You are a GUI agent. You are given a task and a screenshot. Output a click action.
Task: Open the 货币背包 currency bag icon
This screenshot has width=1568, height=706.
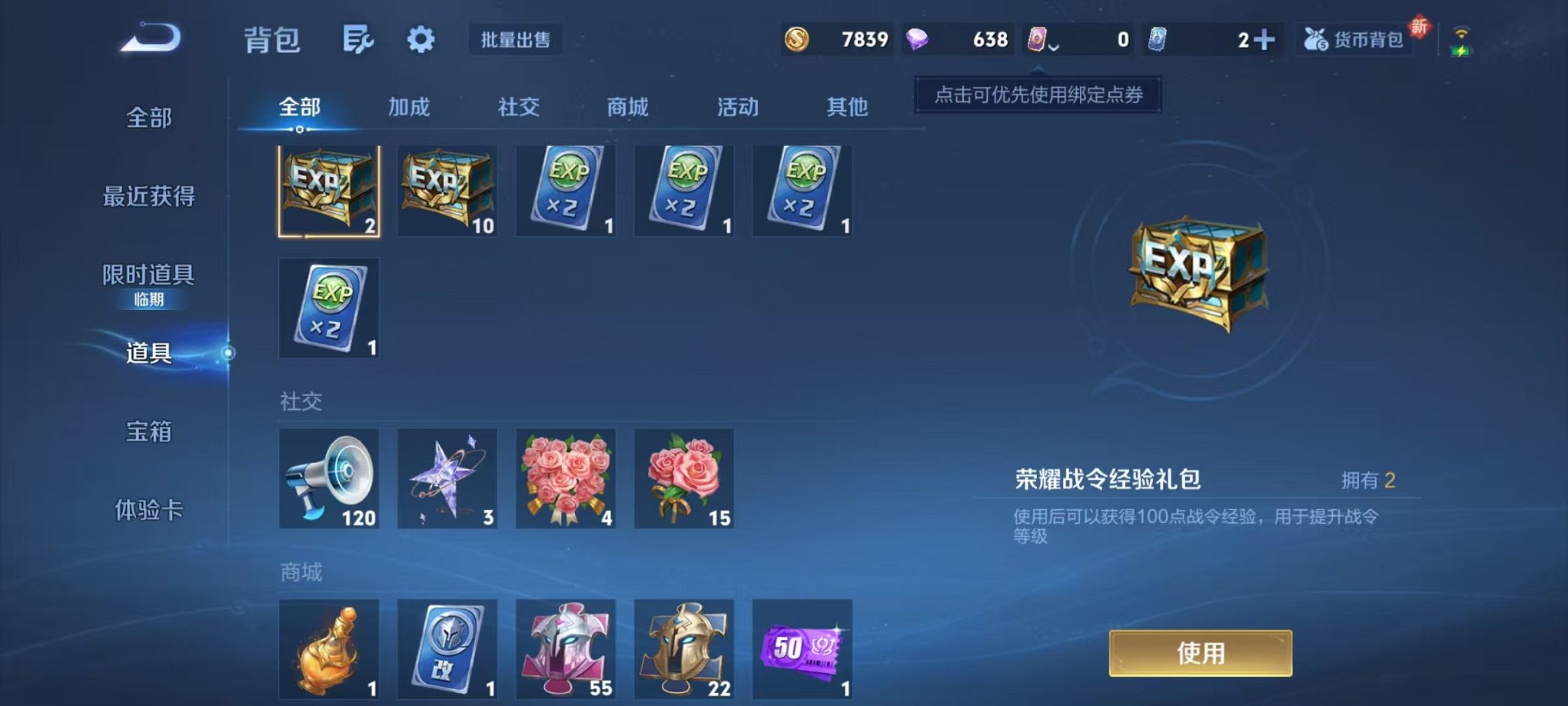tap(1354, 38)
